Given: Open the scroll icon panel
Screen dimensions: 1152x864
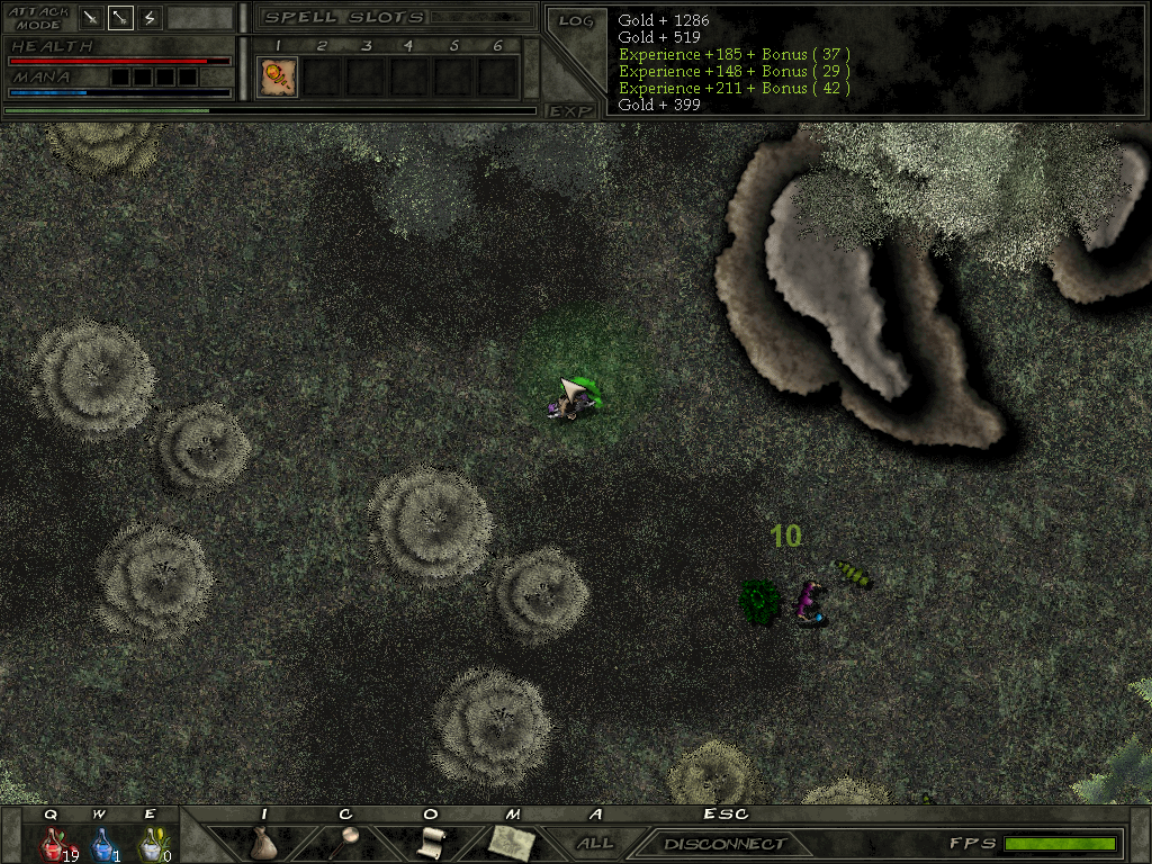Looking at the screenshot, I should click(x=430, y=841).
